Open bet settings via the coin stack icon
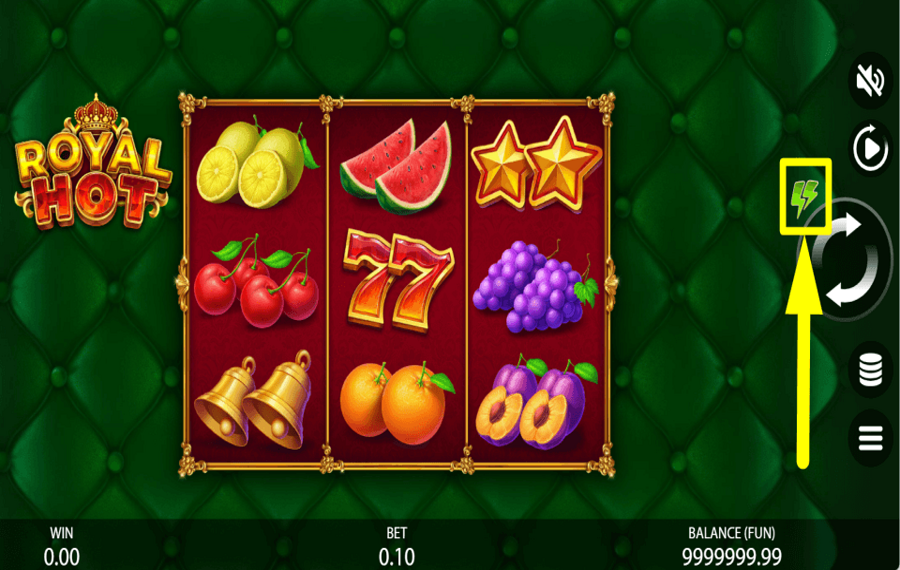The width and height of the screenshot is (900, 570). point(870,370)
